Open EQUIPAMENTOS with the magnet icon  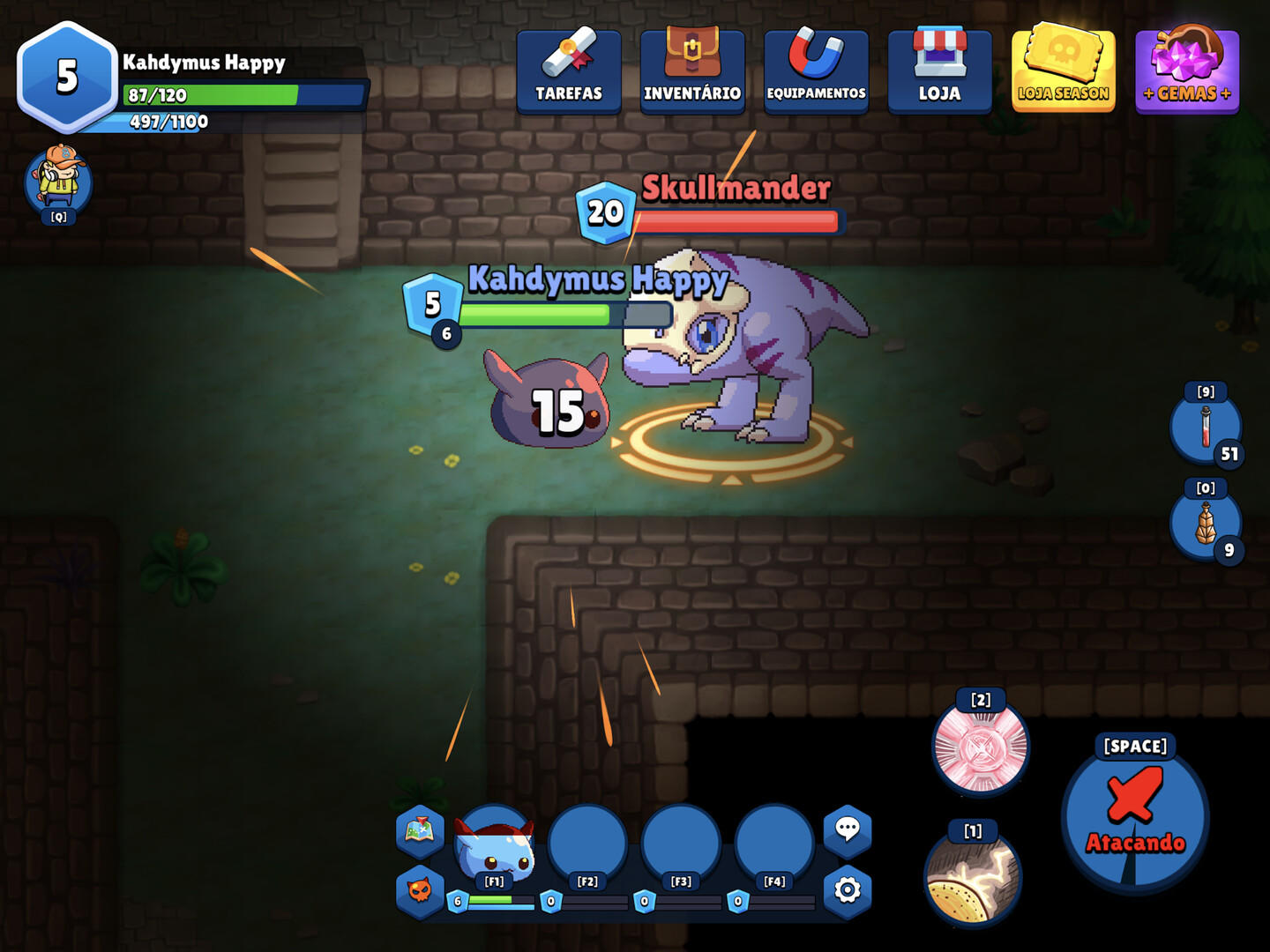click(x=817, y=71)
